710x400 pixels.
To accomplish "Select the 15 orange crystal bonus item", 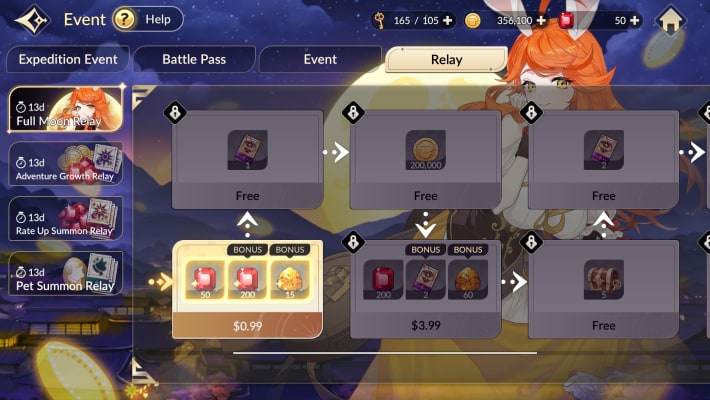I will (290, 280).
